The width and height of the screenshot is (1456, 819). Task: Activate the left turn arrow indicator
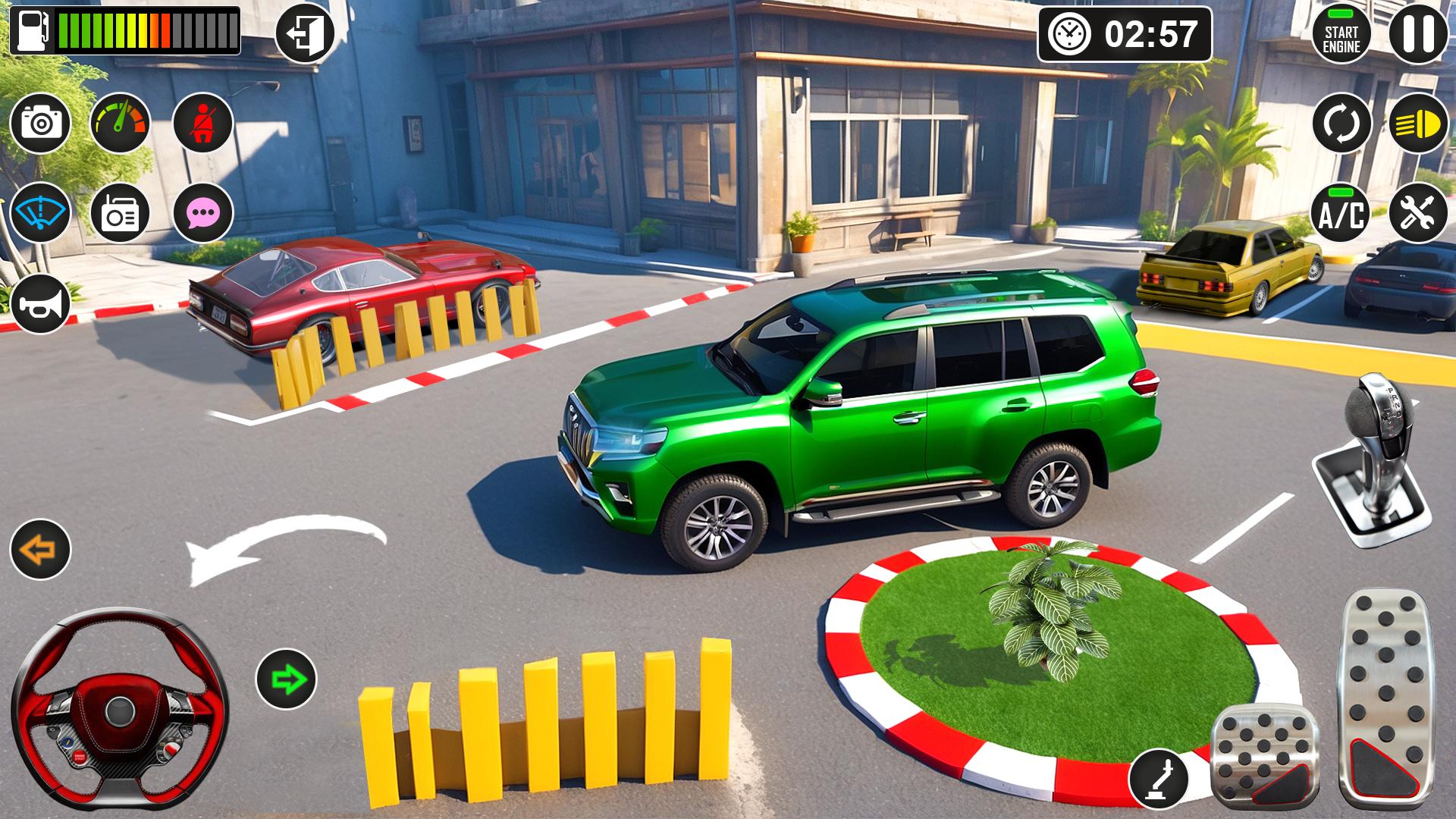point(40,549)
